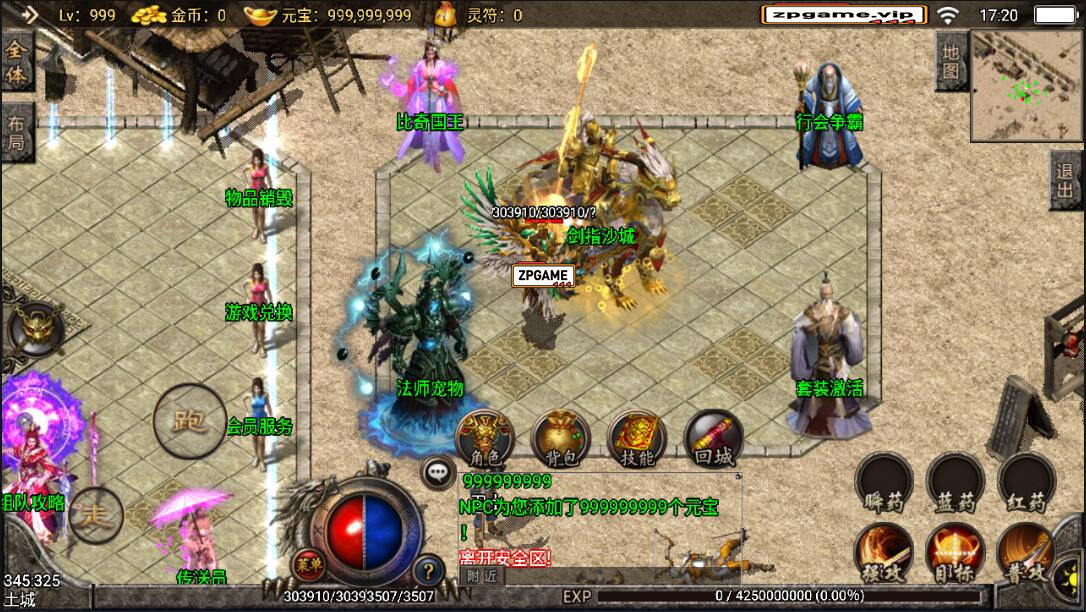Open the 布局 layout button
Screen dimensions: 1086x612
[x=17, y=133]
